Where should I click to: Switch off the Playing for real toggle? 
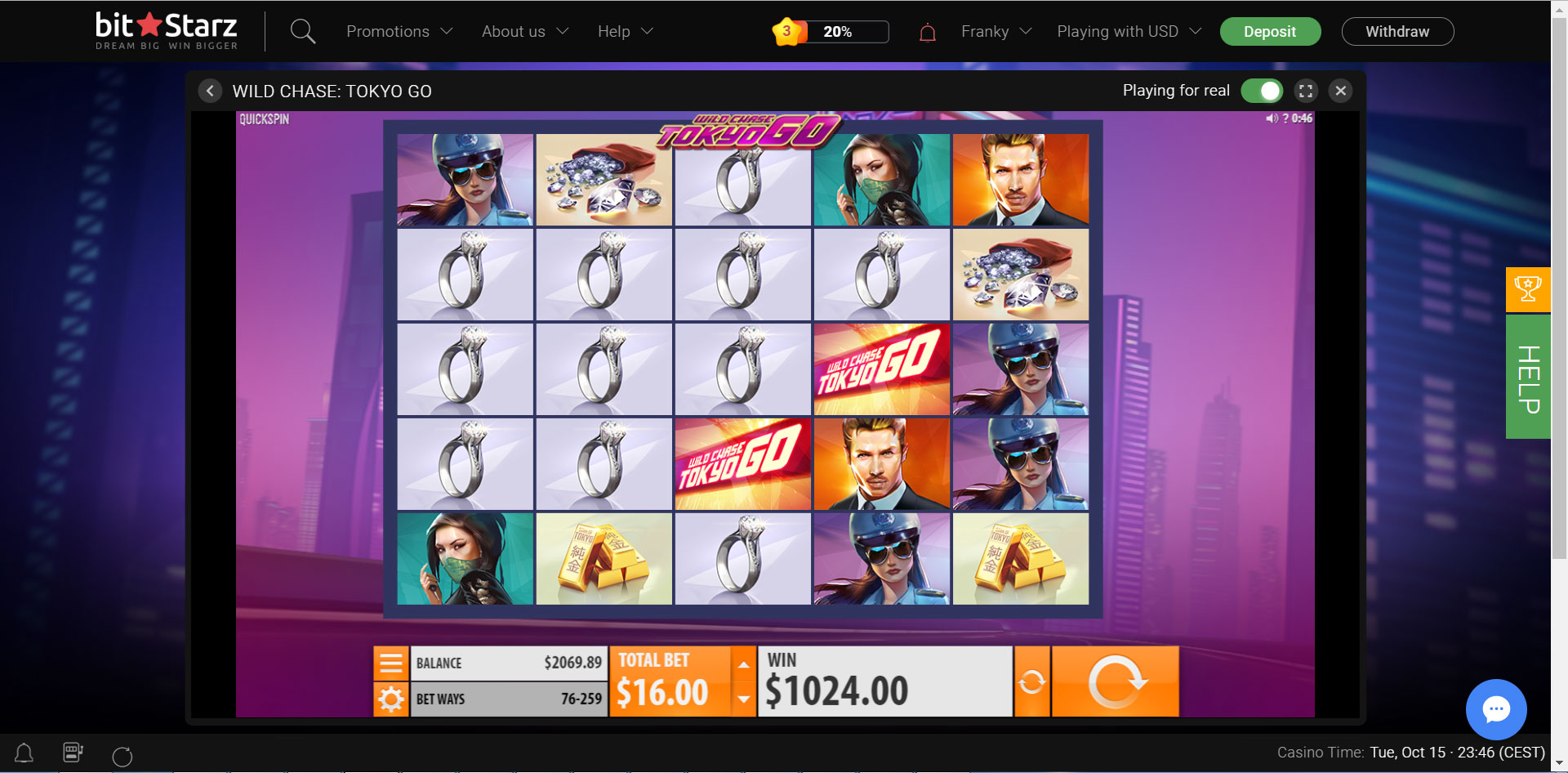[x=1261, y=91]
